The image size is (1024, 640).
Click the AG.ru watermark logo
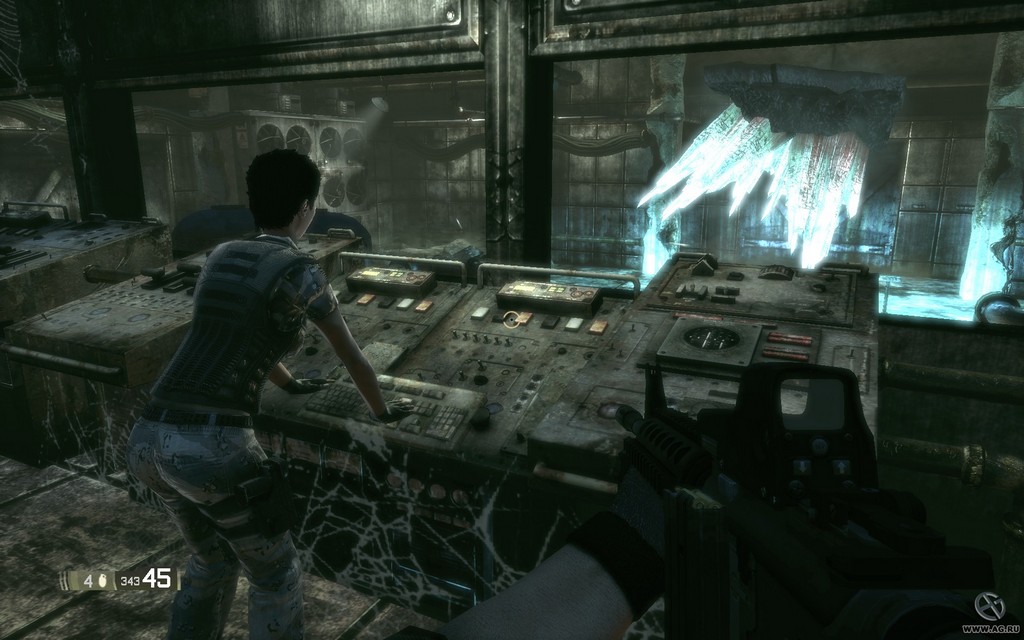(988, 605)
